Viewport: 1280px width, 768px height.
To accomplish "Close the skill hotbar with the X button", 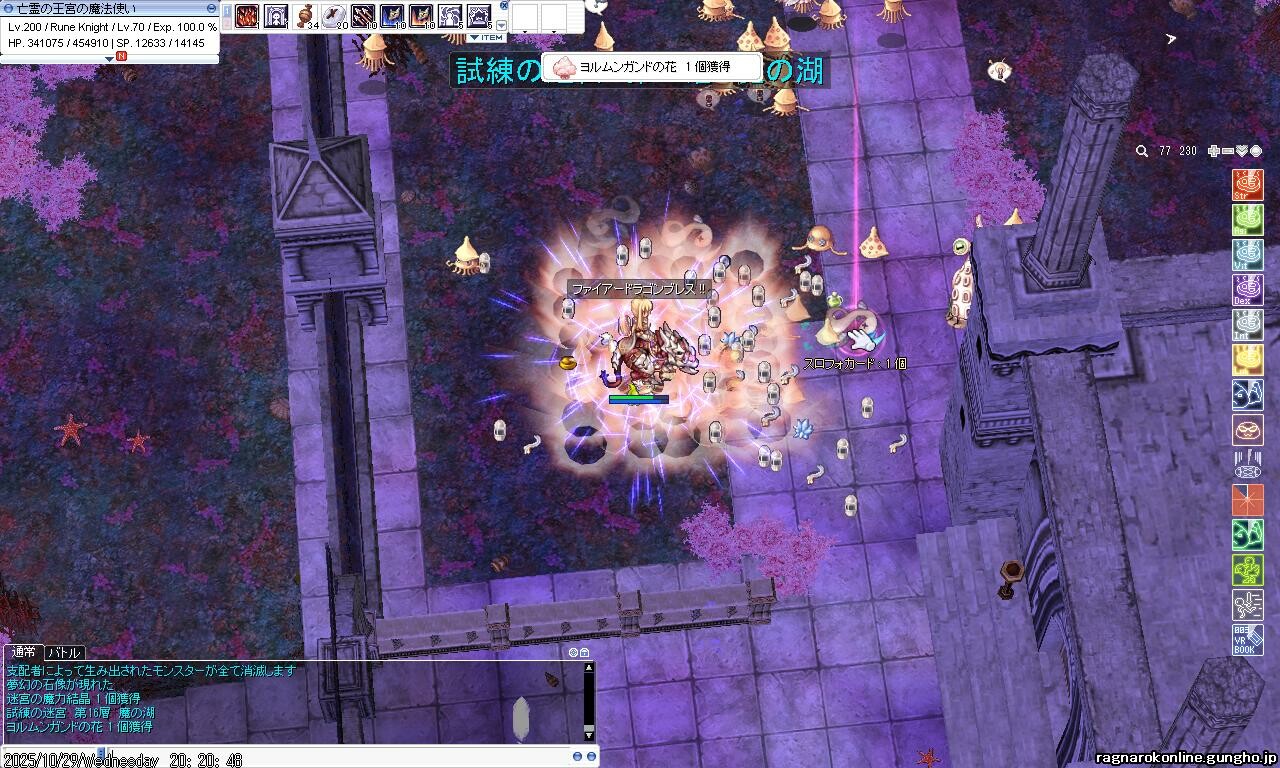I will pos(504,6).
